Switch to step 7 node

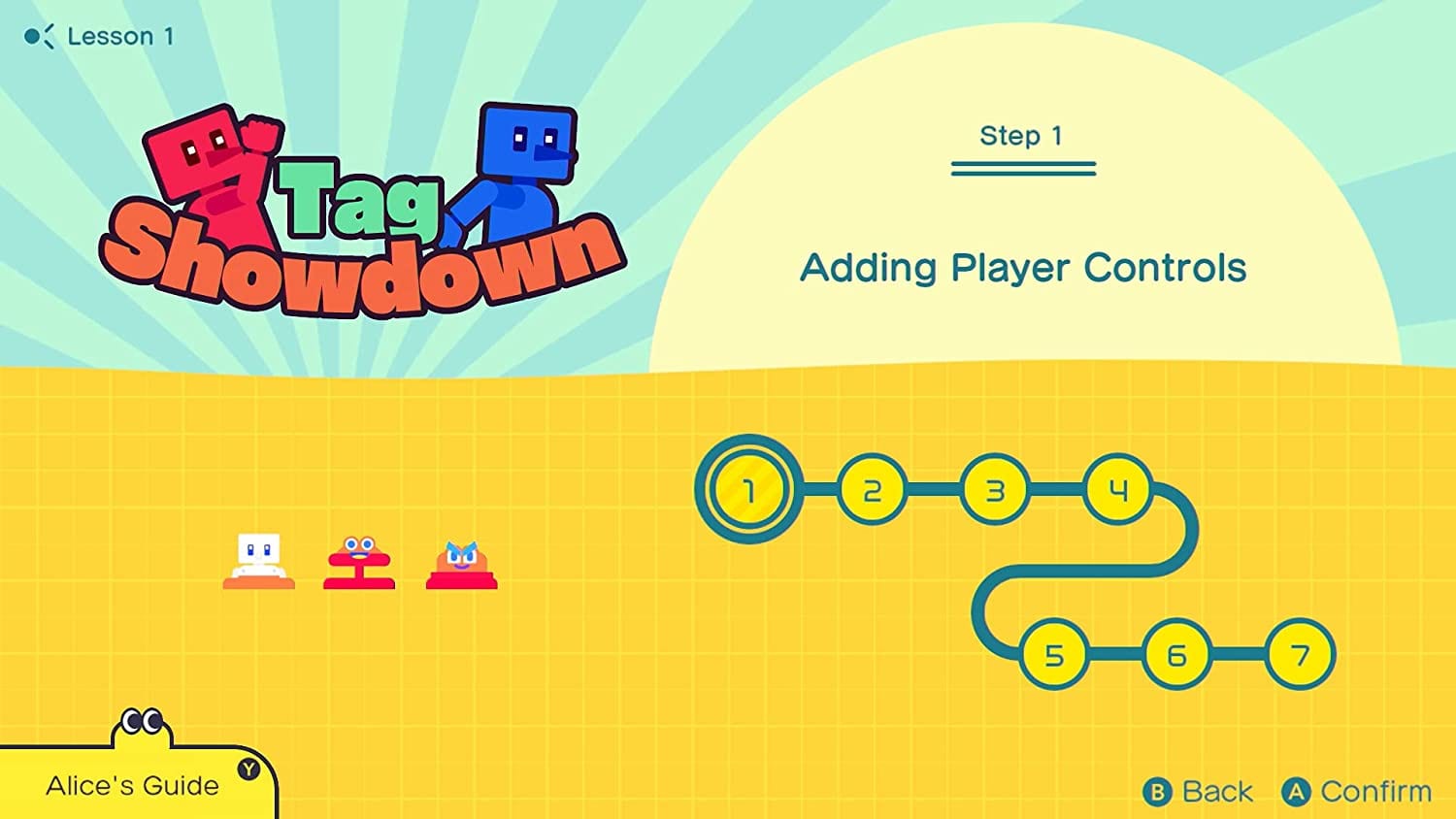pyautogui.click(x=1301, y=656)
